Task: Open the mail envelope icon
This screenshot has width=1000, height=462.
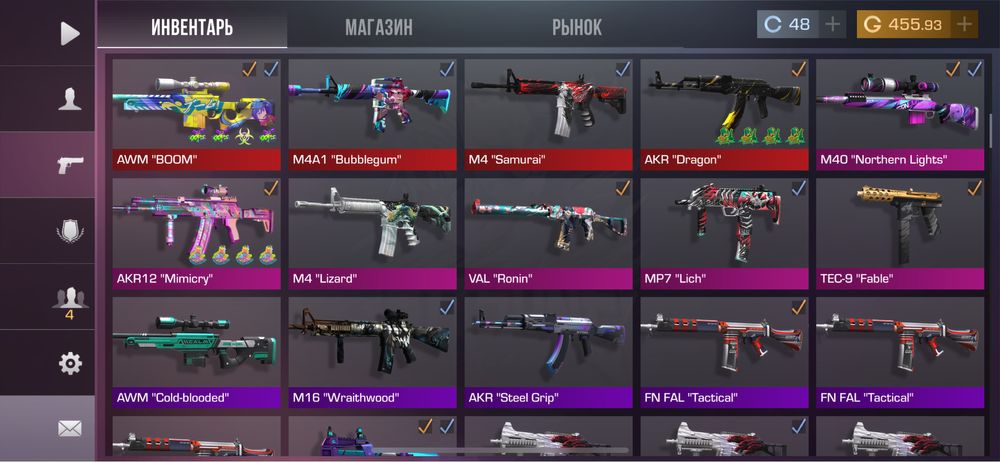Action: point(69,429)
